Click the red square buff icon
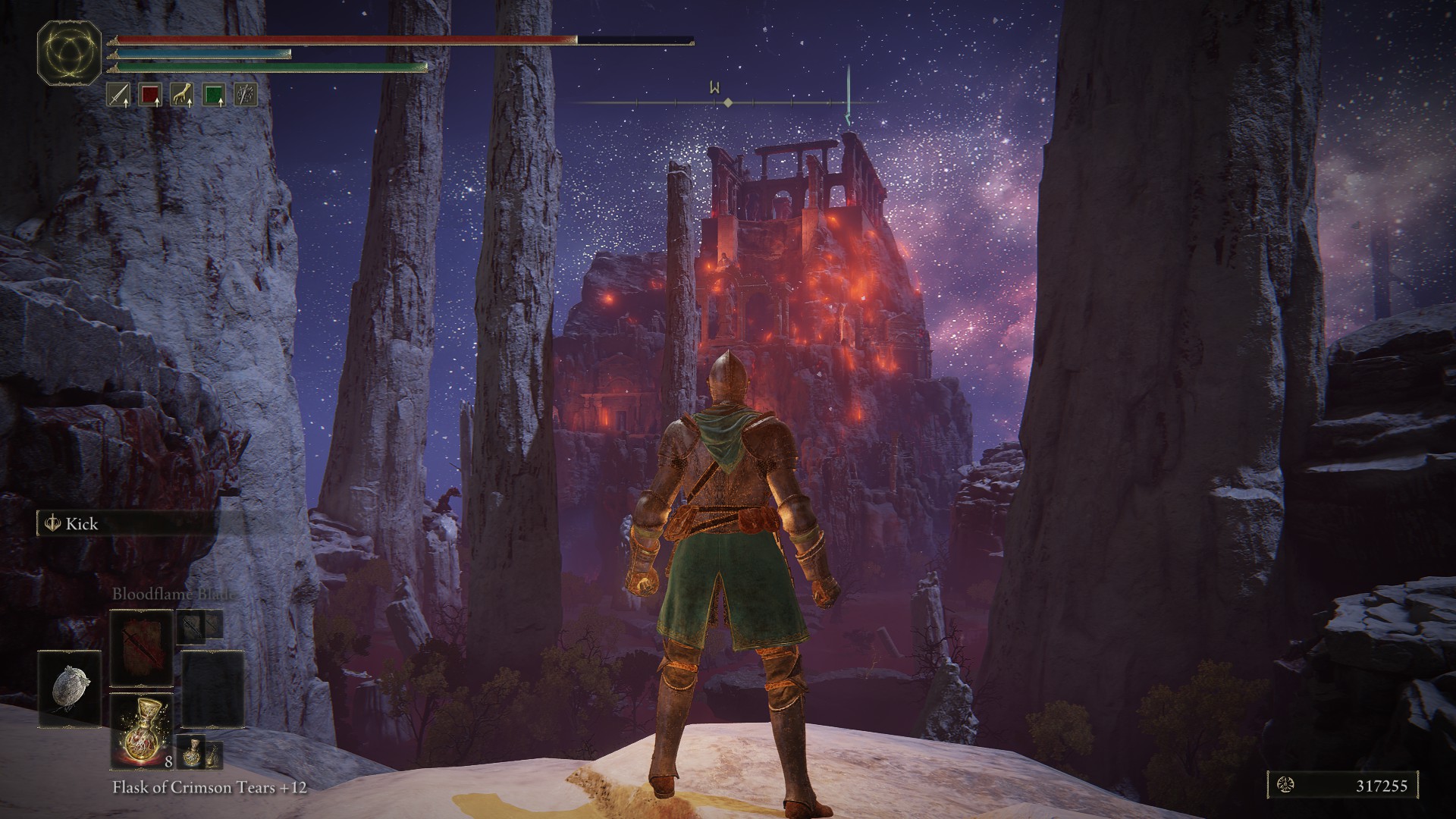The height and width of the screenshot is (819, 1456). coord(150,95)
